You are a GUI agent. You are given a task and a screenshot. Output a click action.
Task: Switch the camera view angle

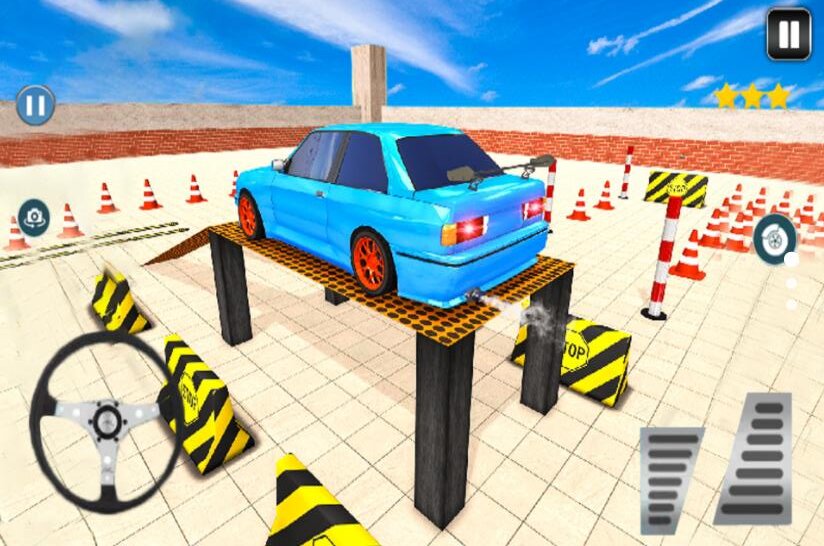click(x=34, y=217)
